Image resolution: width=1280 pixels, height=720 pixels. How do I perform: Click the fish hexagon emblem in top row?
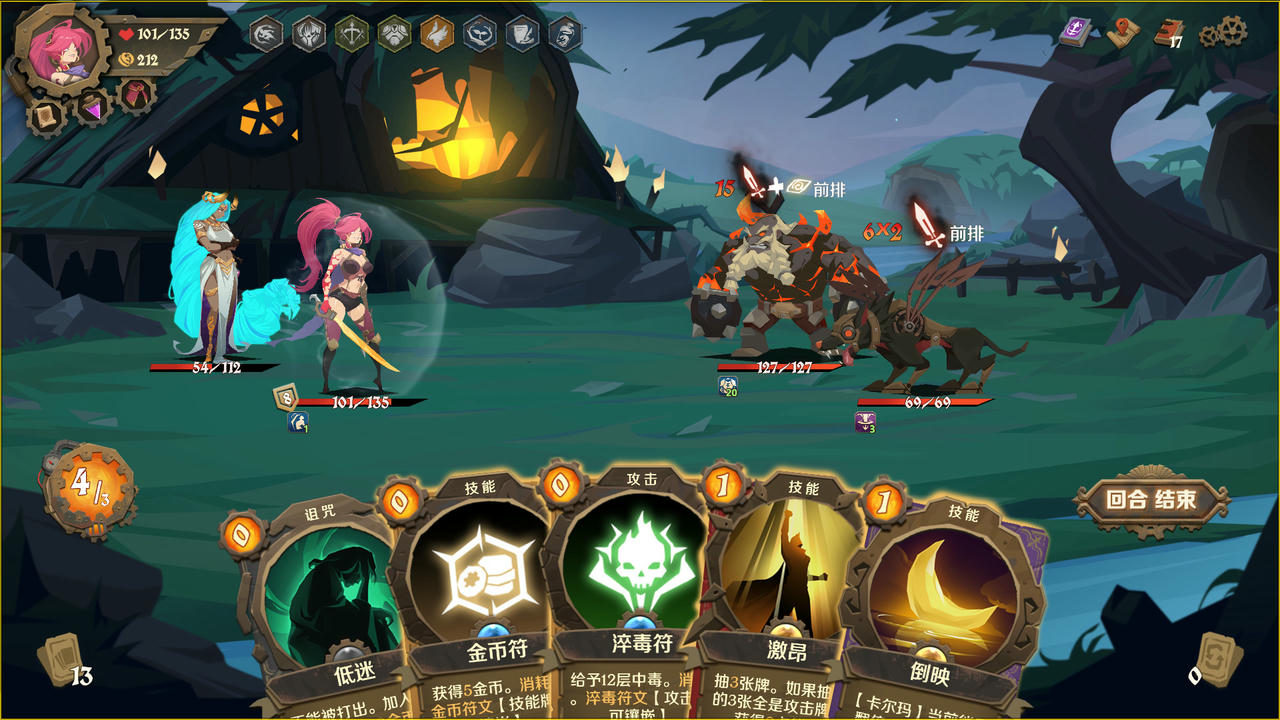click(479, 35)
